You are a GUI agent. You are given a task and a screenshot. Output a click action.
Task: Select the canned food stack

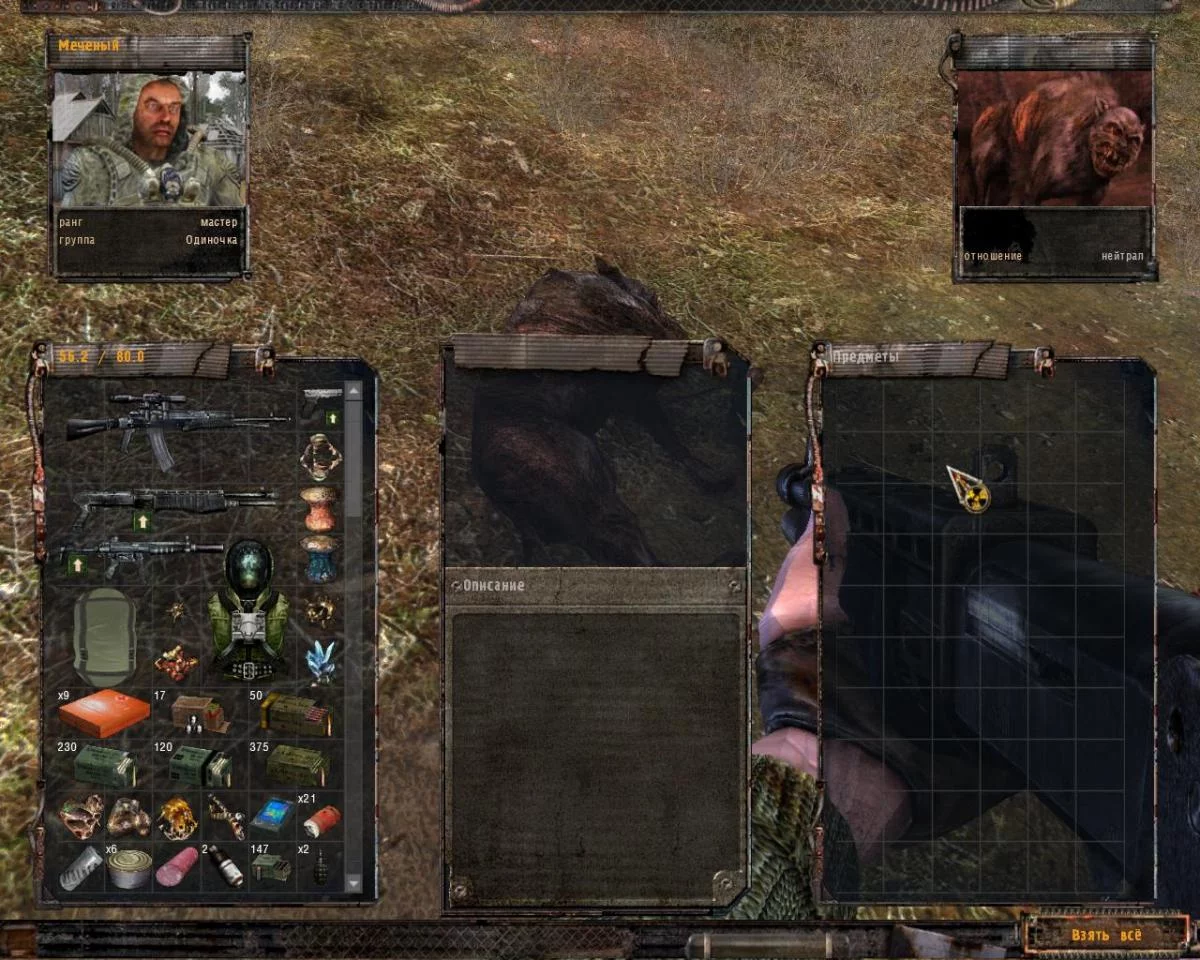coord(129,868)
